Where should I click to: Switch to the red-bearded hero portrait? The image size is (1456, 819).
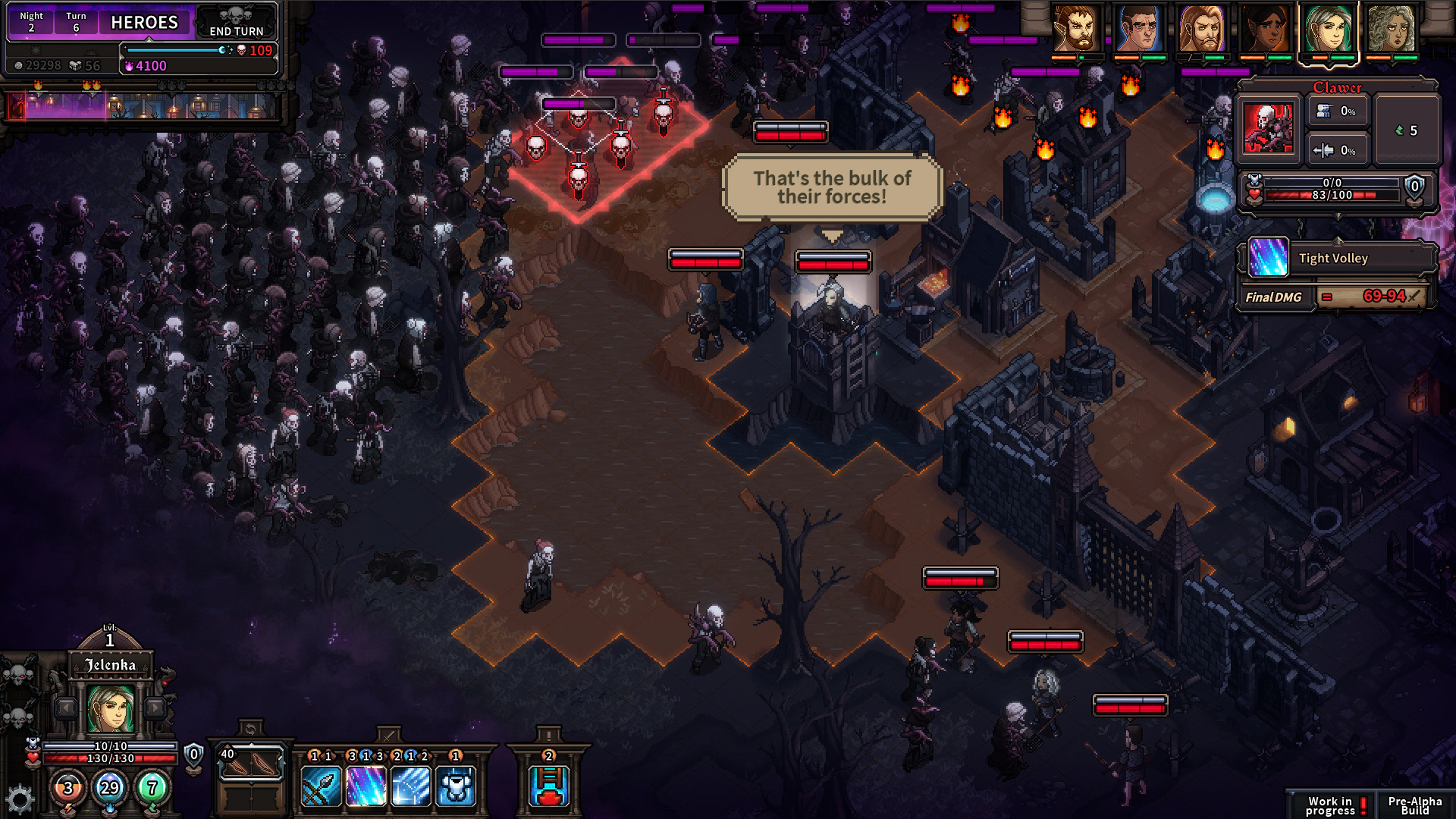(x=1079, y=32)
